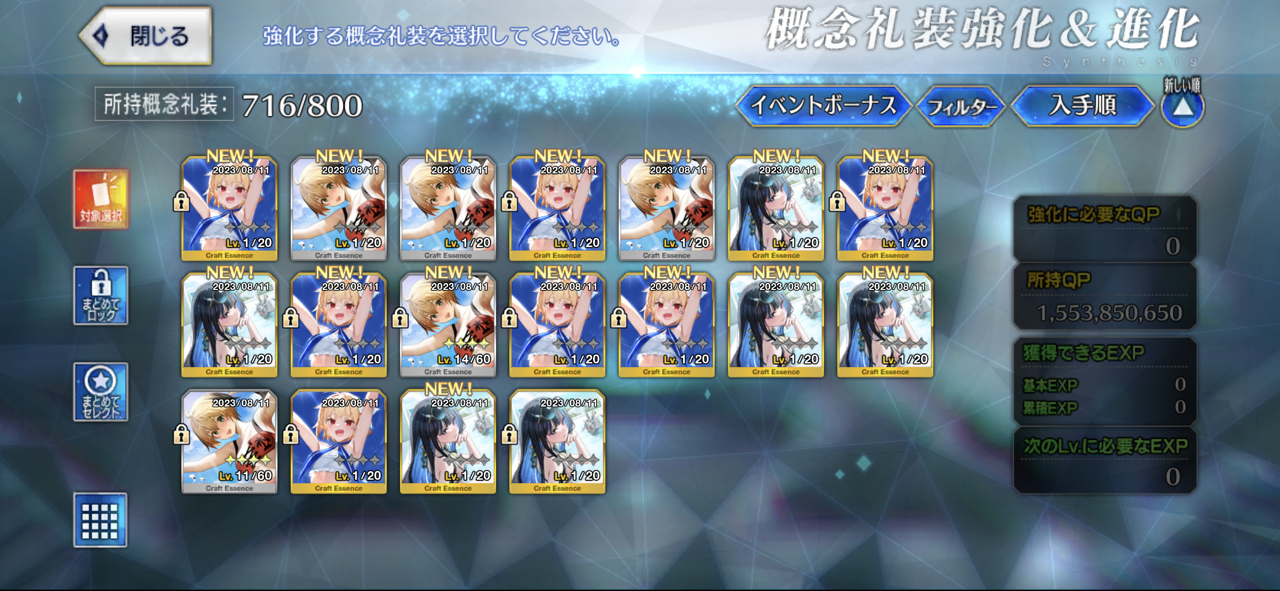The width and height of the screenshot is (1280, 591).
Task: Select the black-haired girl card without NEW badge
Action: pyautogui.click(x=557, y=442)
